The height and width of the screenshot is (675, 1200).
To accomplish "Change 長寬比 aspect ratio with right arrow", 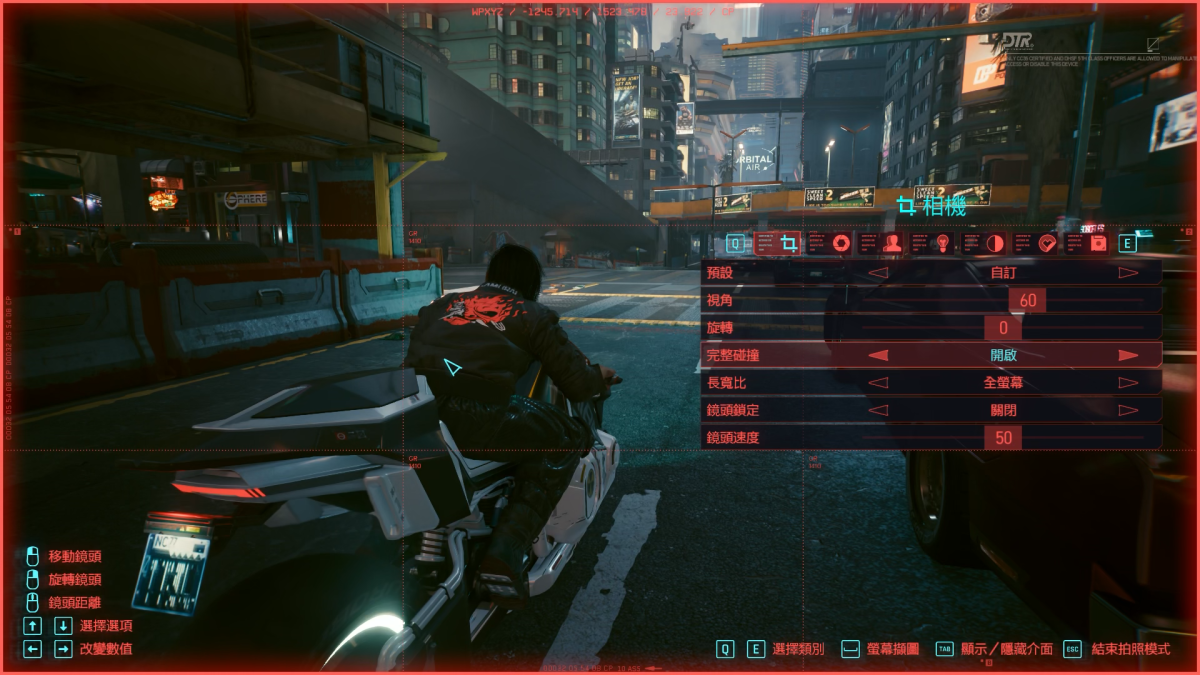I will pyautogui.click(x=1128, y=382).
